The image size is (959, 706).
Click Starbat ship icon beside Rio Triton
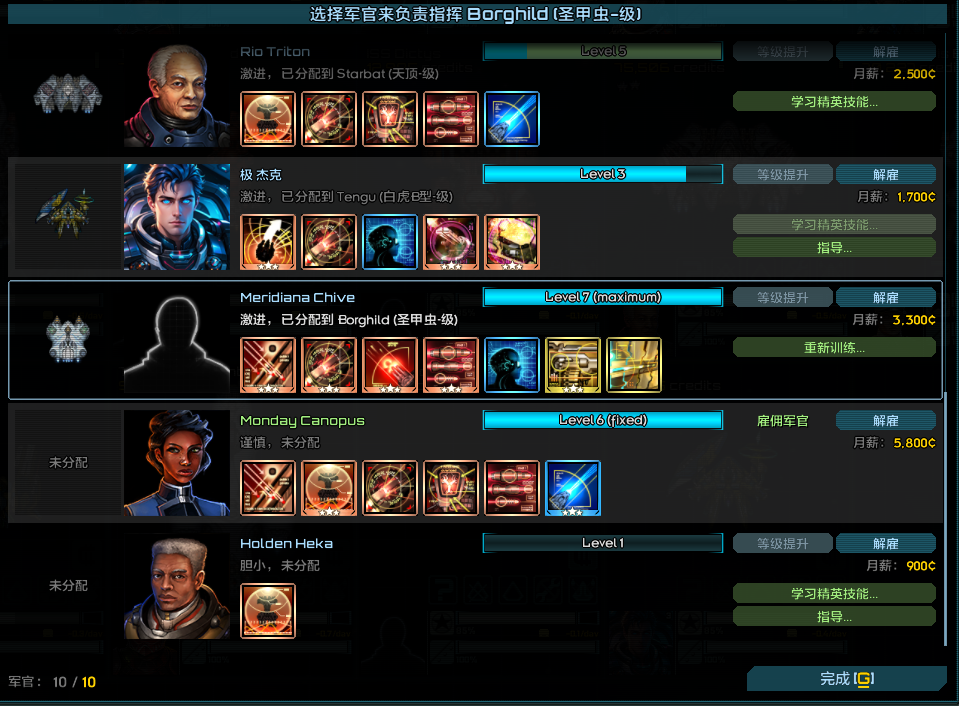[x=68, y=96]
